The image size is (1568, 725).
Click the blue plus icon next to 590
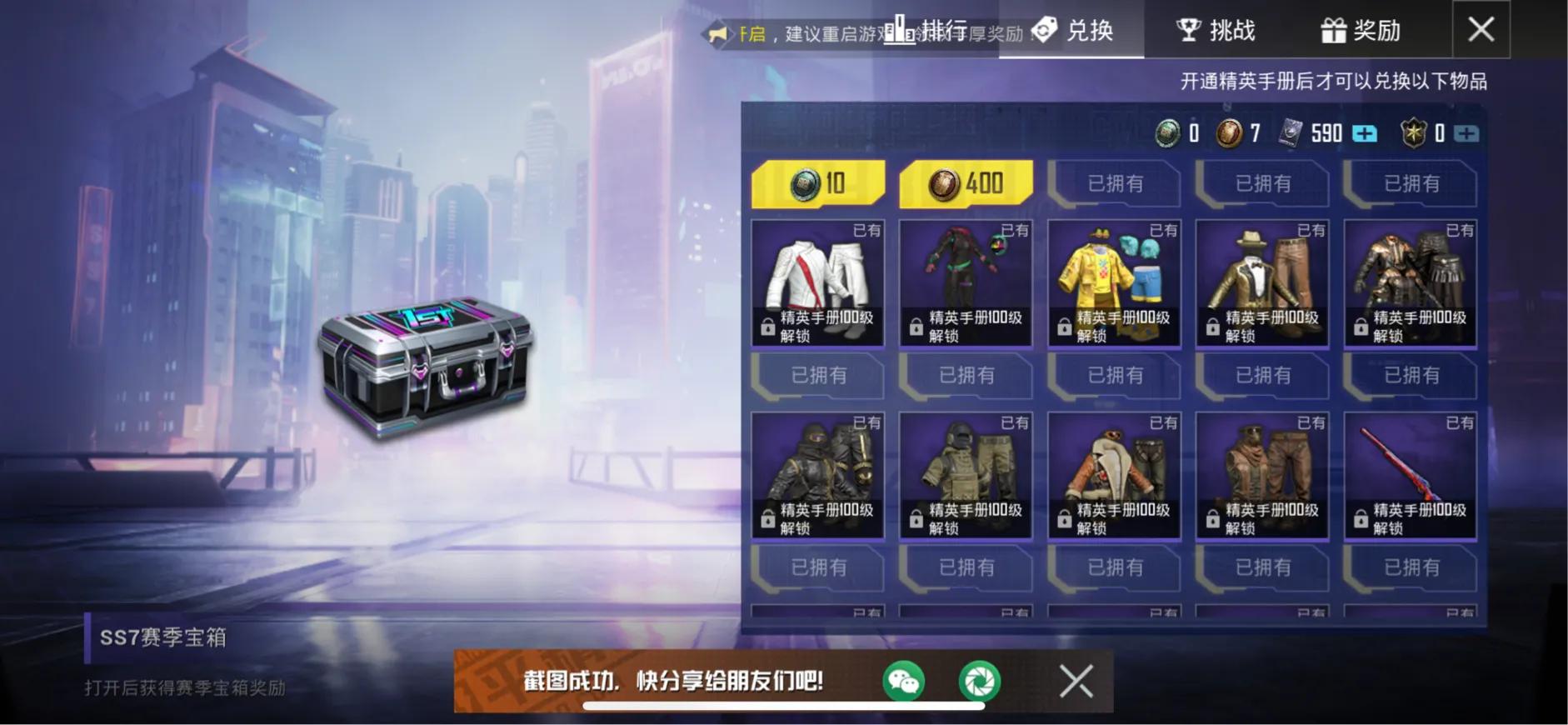(1365, 133)
